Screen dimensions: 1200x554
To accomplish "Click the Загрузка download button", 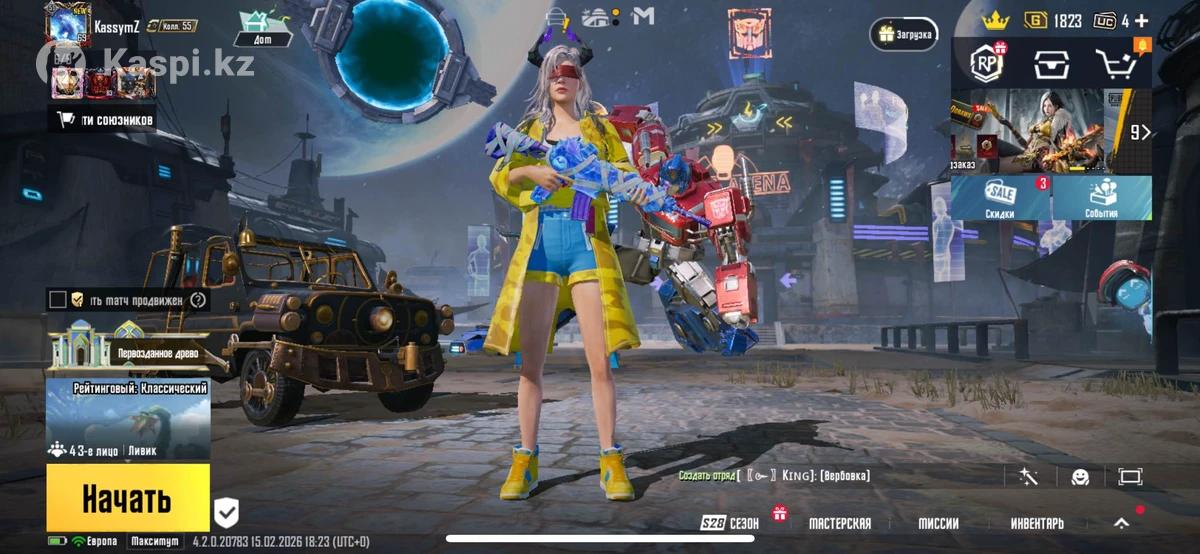I will (904, 34).
